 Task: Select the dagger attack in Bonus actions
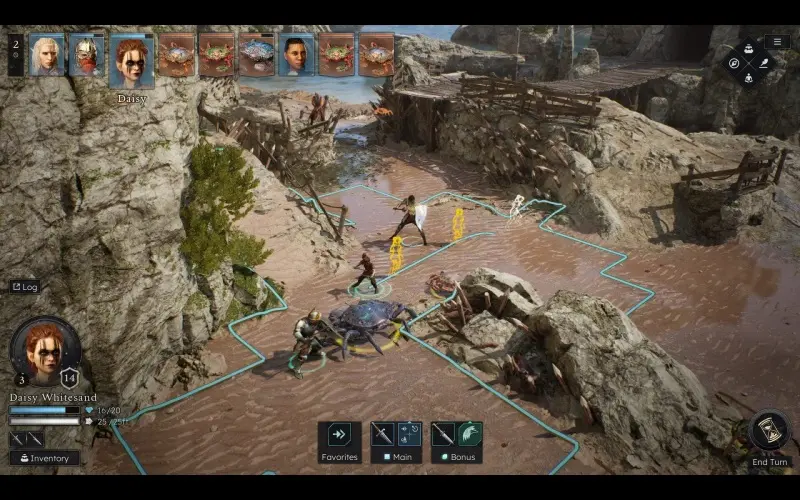click(443, 433)
